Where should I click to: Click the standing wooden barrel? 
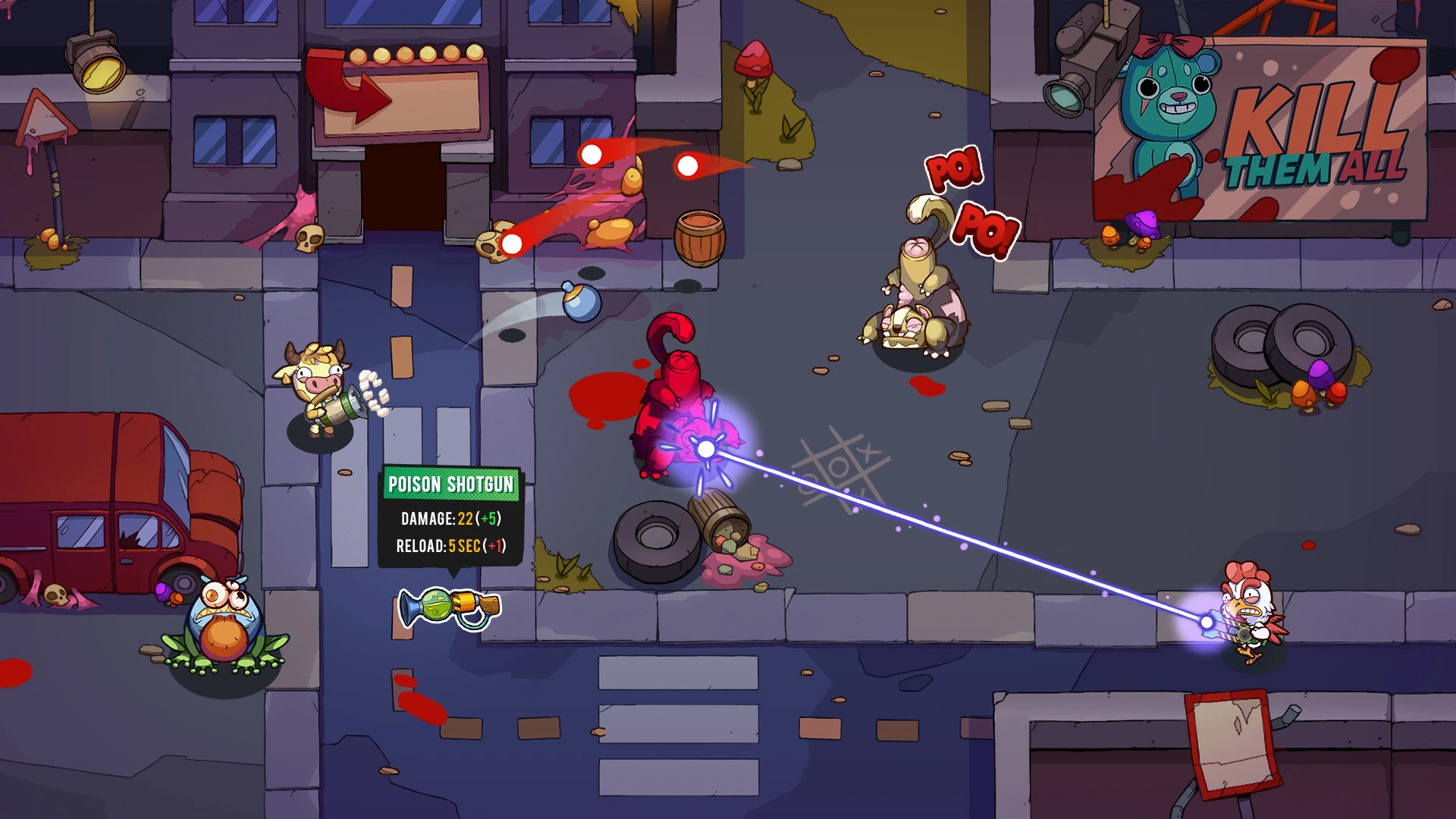click(x=698, y=239)
